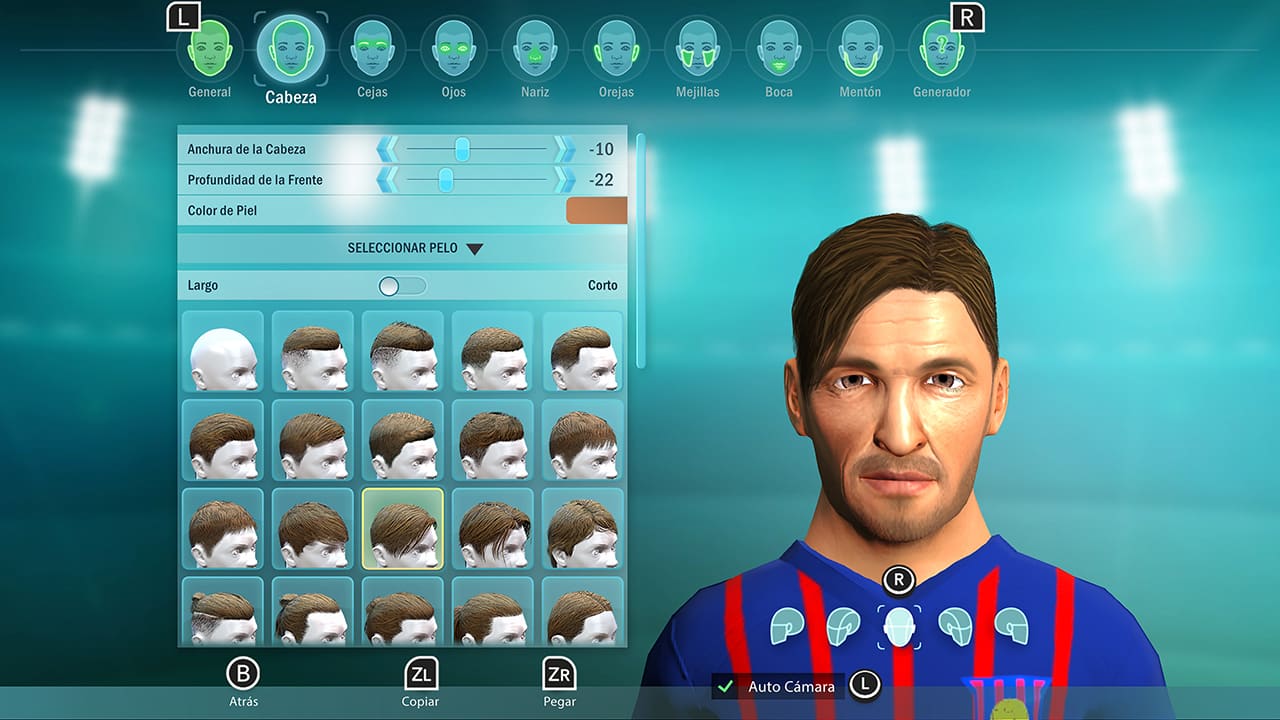Select the bald hairstyle thumbnail
Viewport: 1280px width, 720px height.
(222, 350)
